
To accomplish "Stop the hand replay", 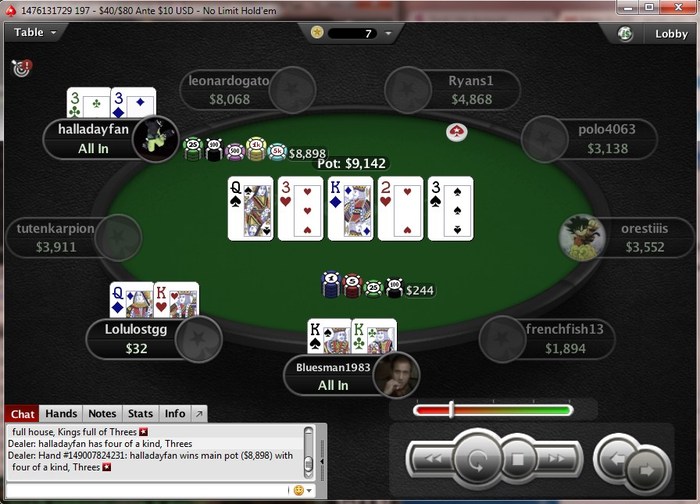I will point(518,461).
